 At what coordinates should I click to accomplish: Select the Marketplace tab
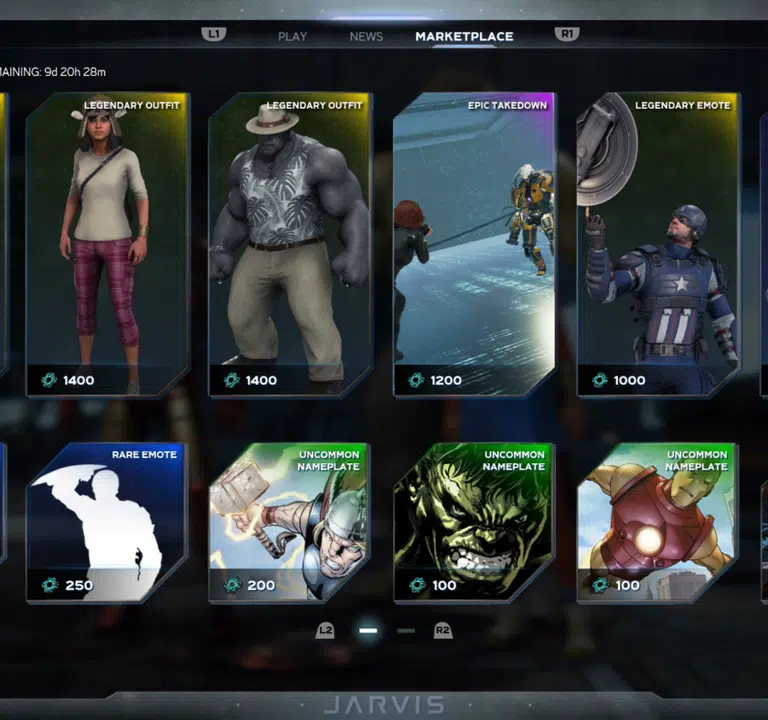(x=464, y=37)
